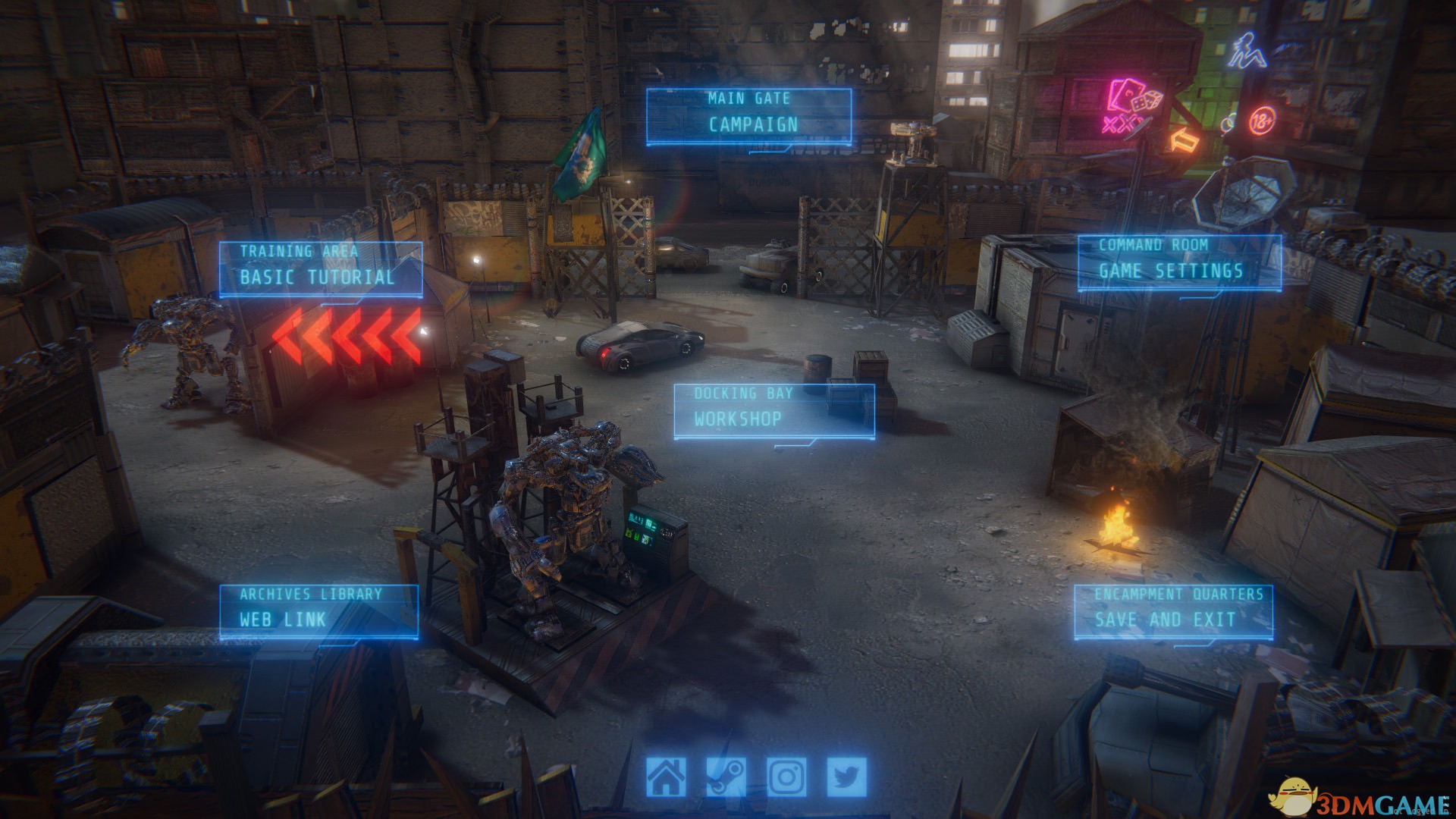
Task: Click the home website icon
Action: [x=666, y=777]
